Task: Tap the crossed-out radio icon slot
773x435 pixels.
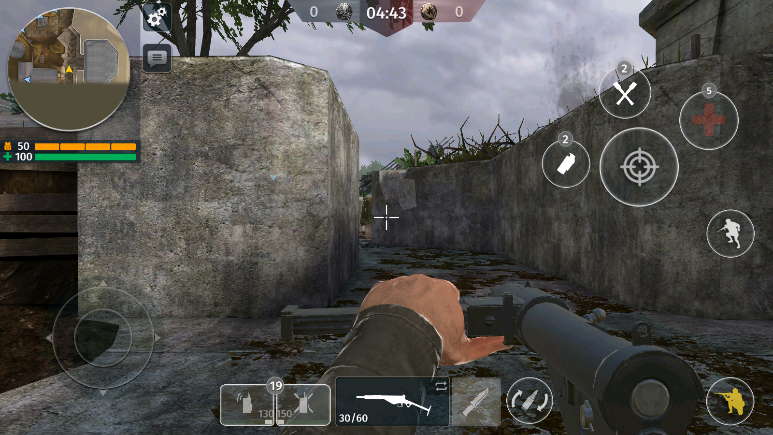Action: (303, 405)
